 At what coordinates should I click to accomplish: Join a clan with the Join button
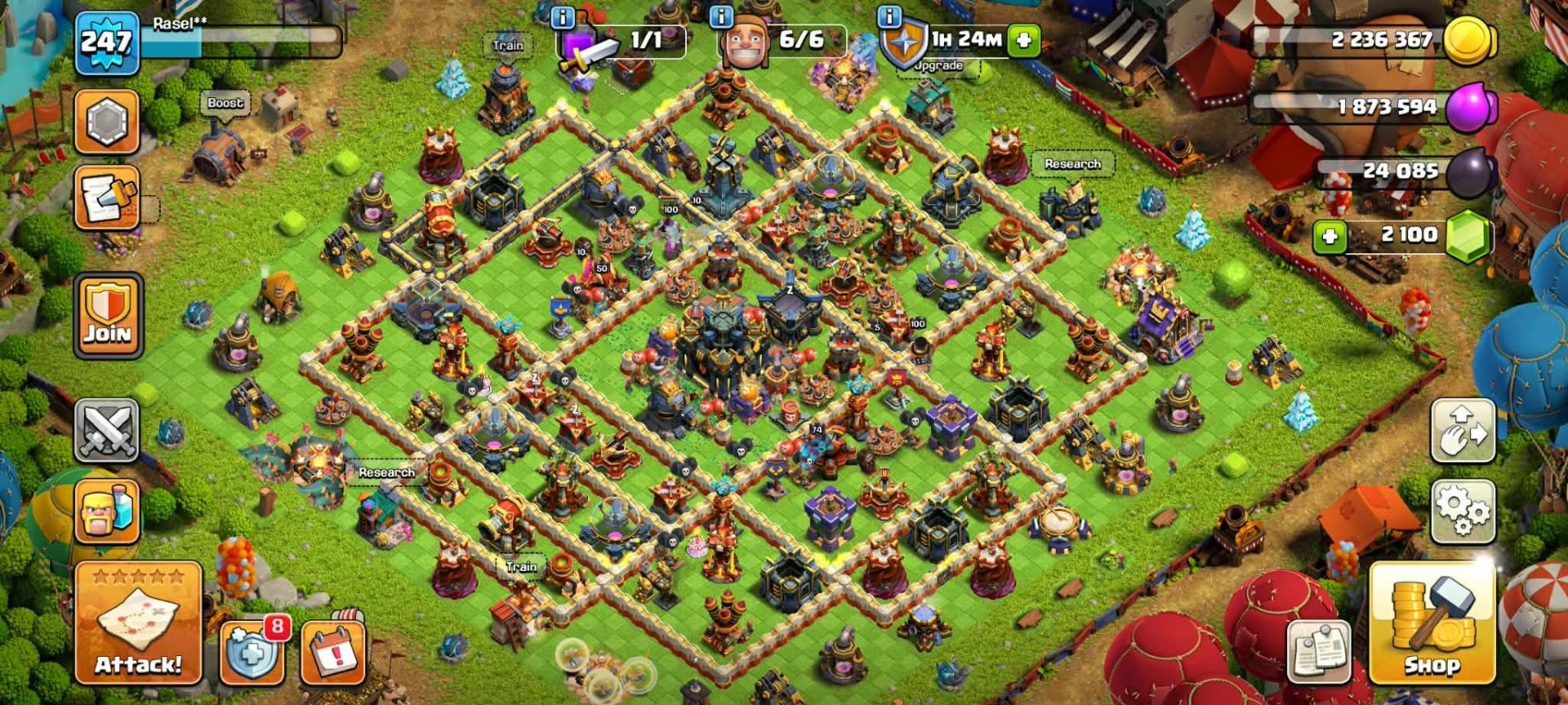pyautogui.click(x=108, y=315)
